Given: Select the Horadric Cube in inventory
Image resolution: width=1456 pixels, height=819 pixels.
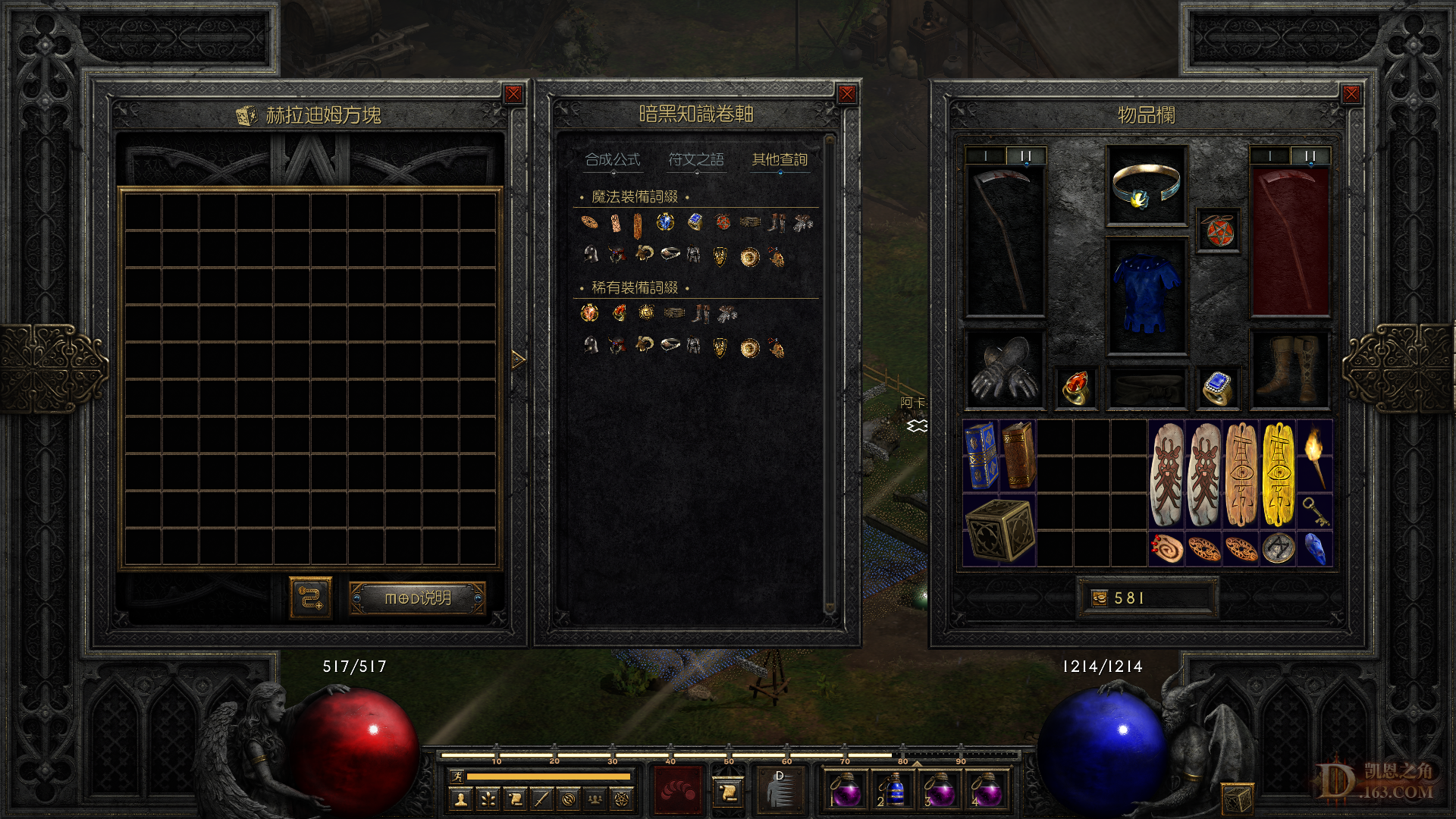Looking at the screenshot, I should click(x=999, y=530).
